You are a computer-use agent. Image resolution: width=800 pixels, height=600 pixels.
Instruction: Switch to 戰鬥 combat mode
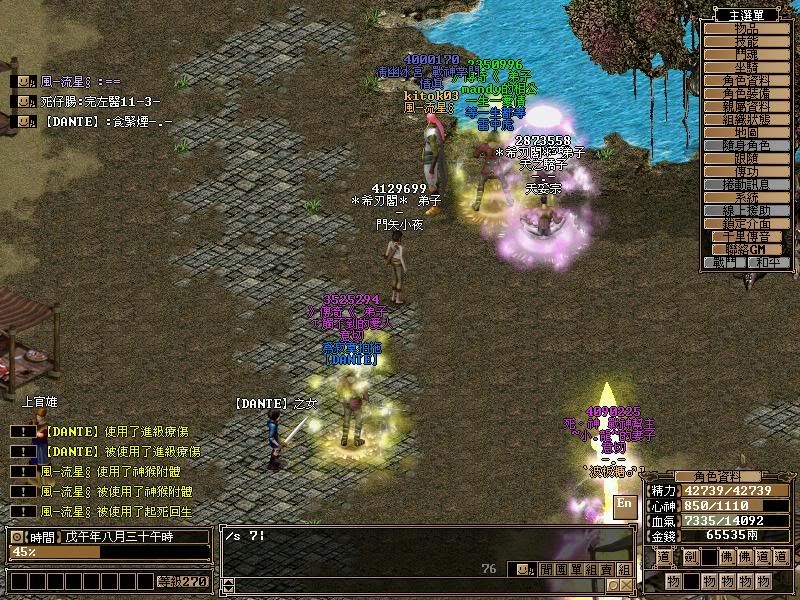725,262
